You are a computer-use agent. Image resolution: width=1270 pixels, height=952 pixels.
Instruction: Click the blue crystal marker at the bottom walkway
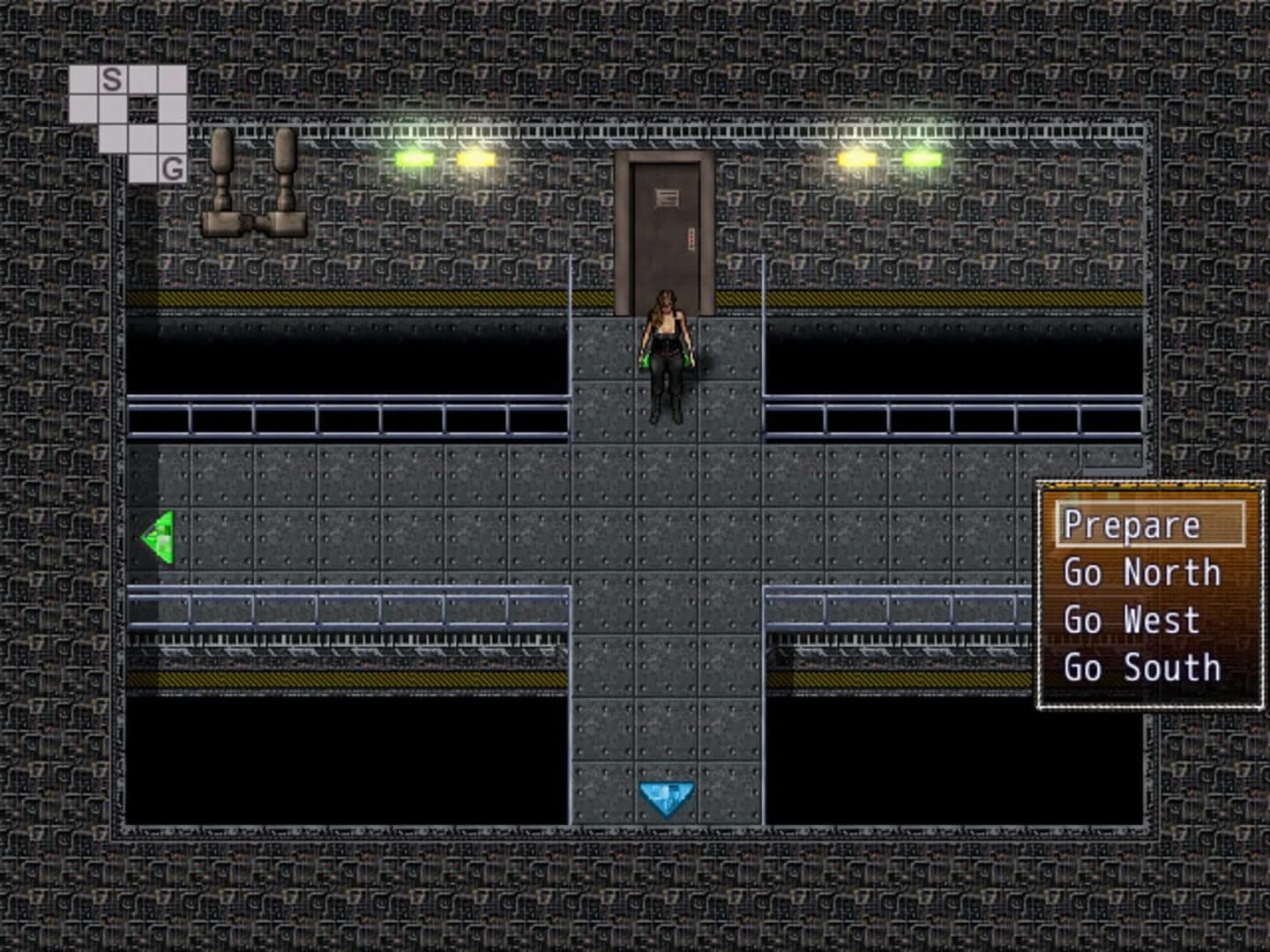668,796
